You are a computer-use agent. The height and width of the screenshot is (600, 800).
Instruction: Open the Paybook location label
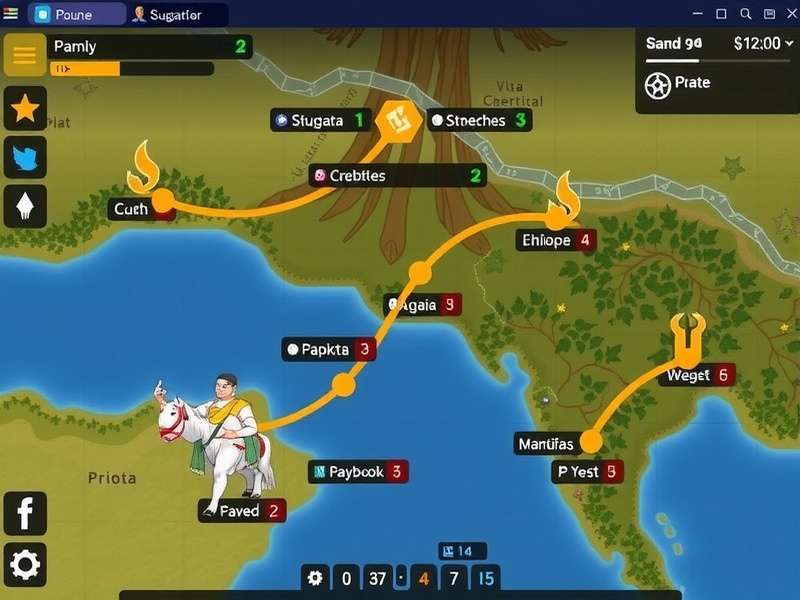tap(357, 471)
